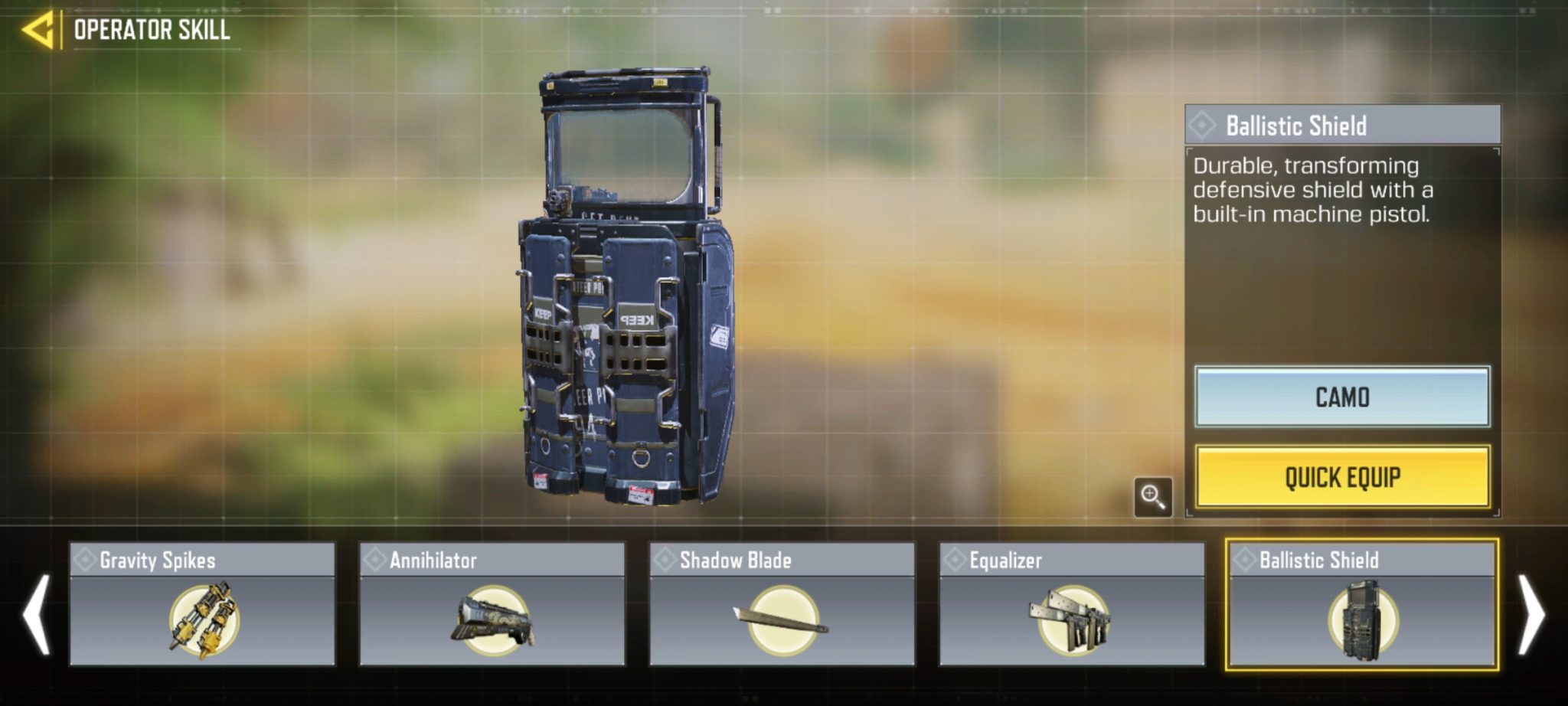The width and height of the screenshot is (1568, 706).
Task: Open the Operator Skill header menu
Action: (x=152, y=29)
